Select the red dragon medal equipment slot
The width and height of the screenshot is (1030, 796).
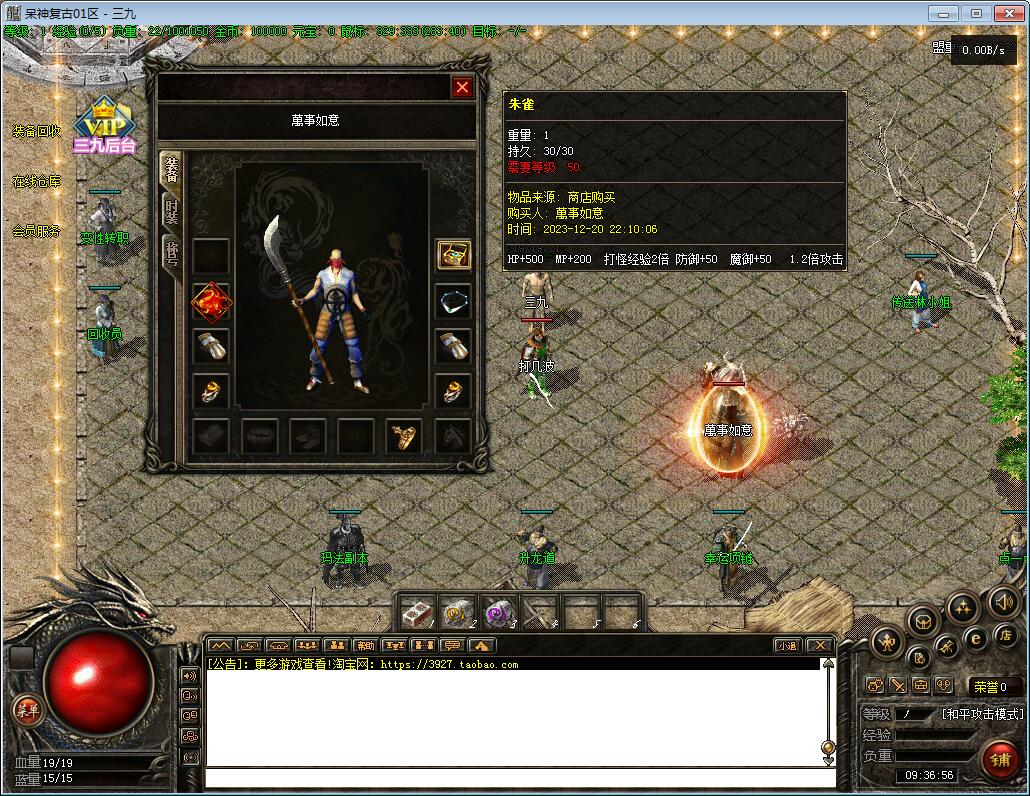[x=211, y=301]
